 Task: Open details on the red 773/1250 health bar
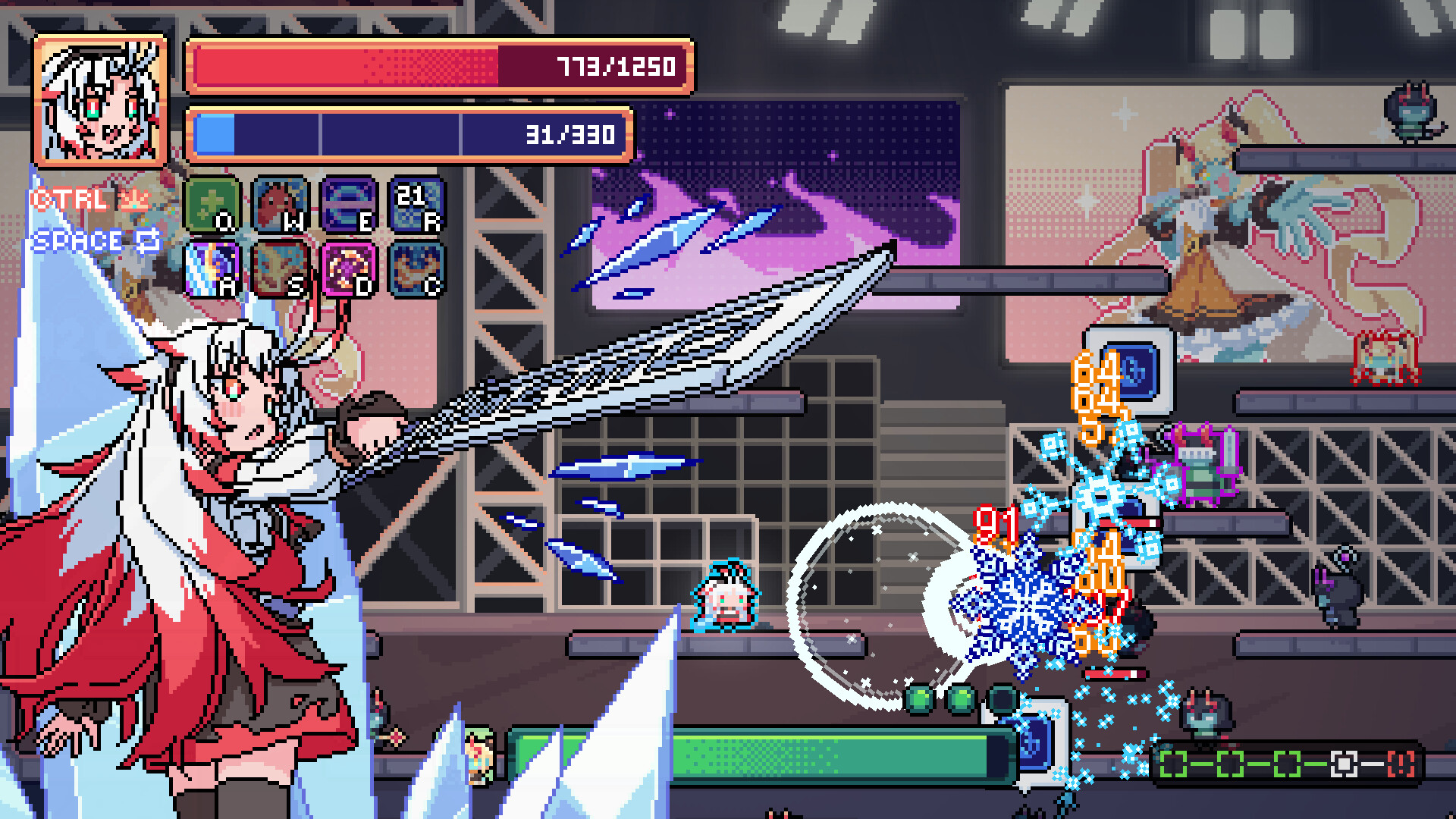(x=440, y=68)
